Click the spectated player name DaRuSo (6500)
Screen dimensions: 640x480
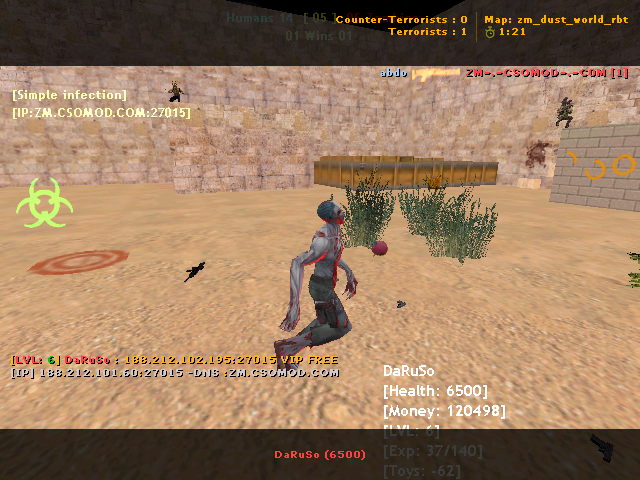[x=320, y=454]
